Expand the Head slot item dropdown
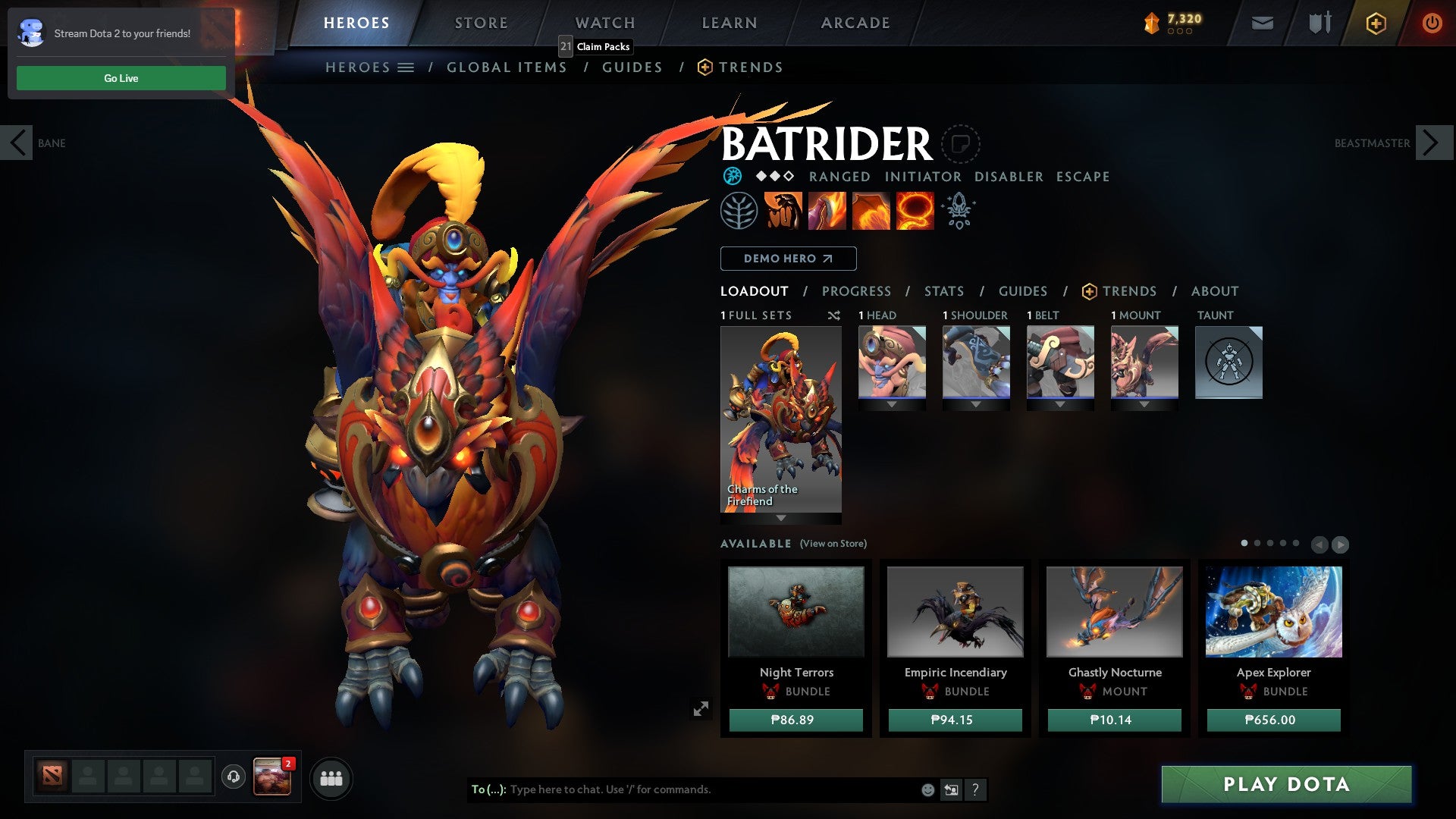 coord(892,404)
